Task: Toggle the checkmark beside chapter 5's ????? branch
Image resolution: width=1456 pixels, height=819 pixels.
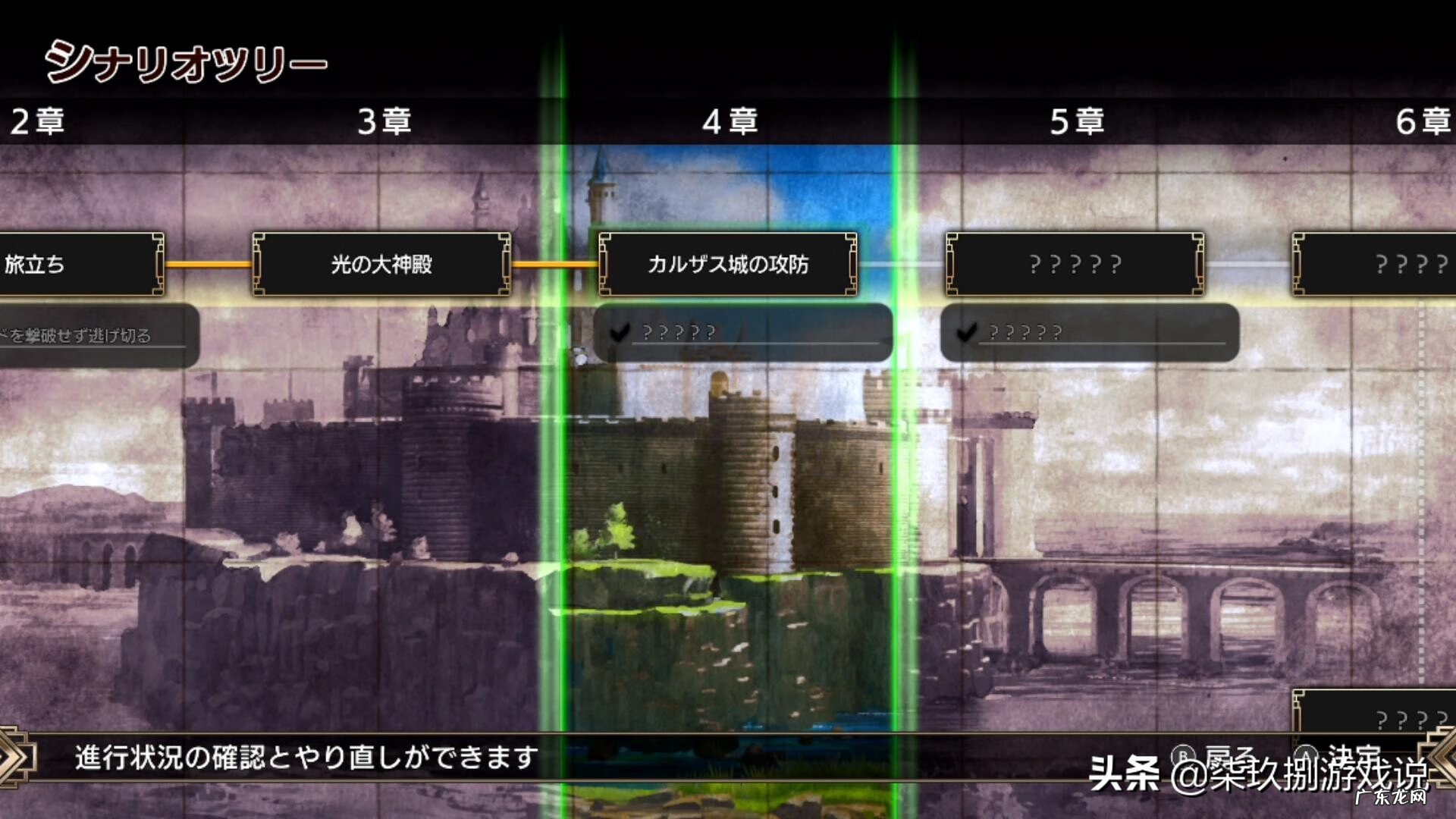Action: tap(964, 331)
